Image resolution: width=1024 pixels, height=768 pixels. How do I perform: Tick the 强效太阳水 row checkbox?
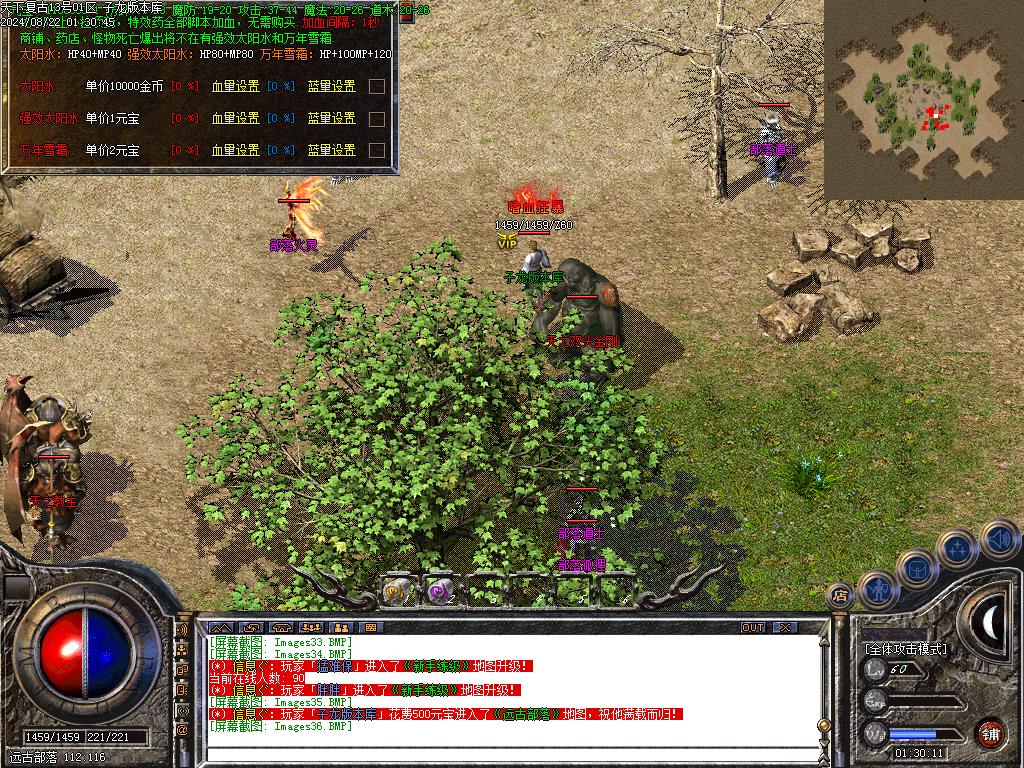tap(377, 118)
